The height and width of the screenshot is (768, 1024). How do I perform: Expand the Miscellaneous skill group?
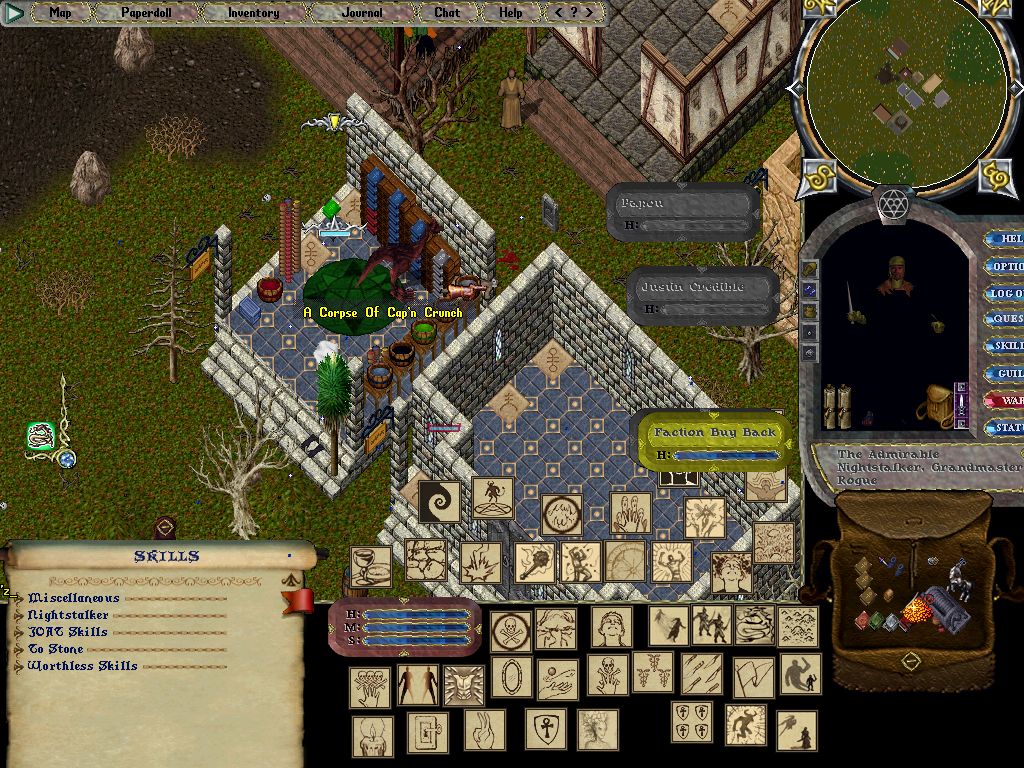tap(19, 598)
